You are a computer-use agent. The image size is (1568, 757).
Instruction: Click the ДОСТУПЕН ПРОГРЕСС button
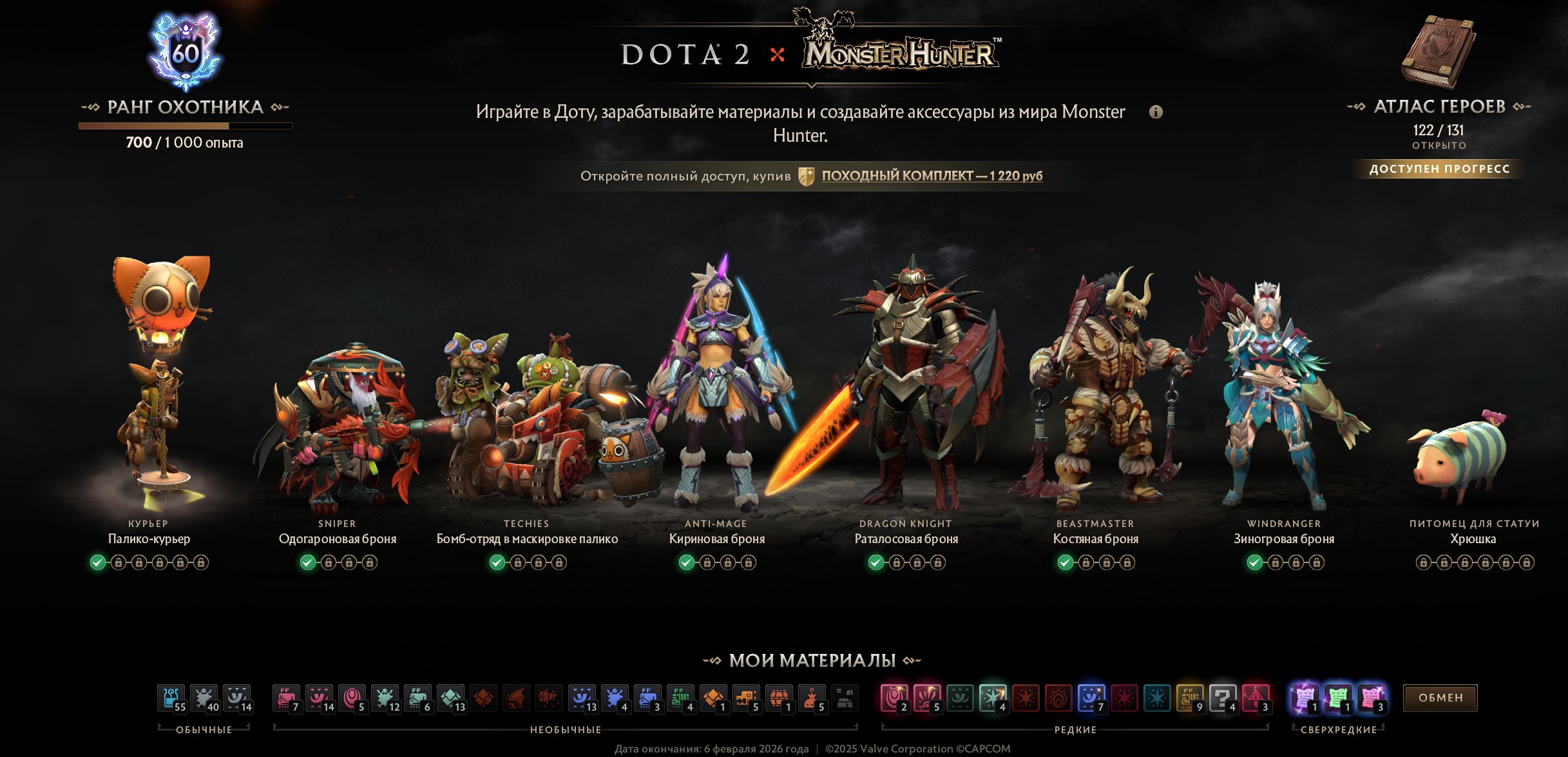pos(1440,169)
